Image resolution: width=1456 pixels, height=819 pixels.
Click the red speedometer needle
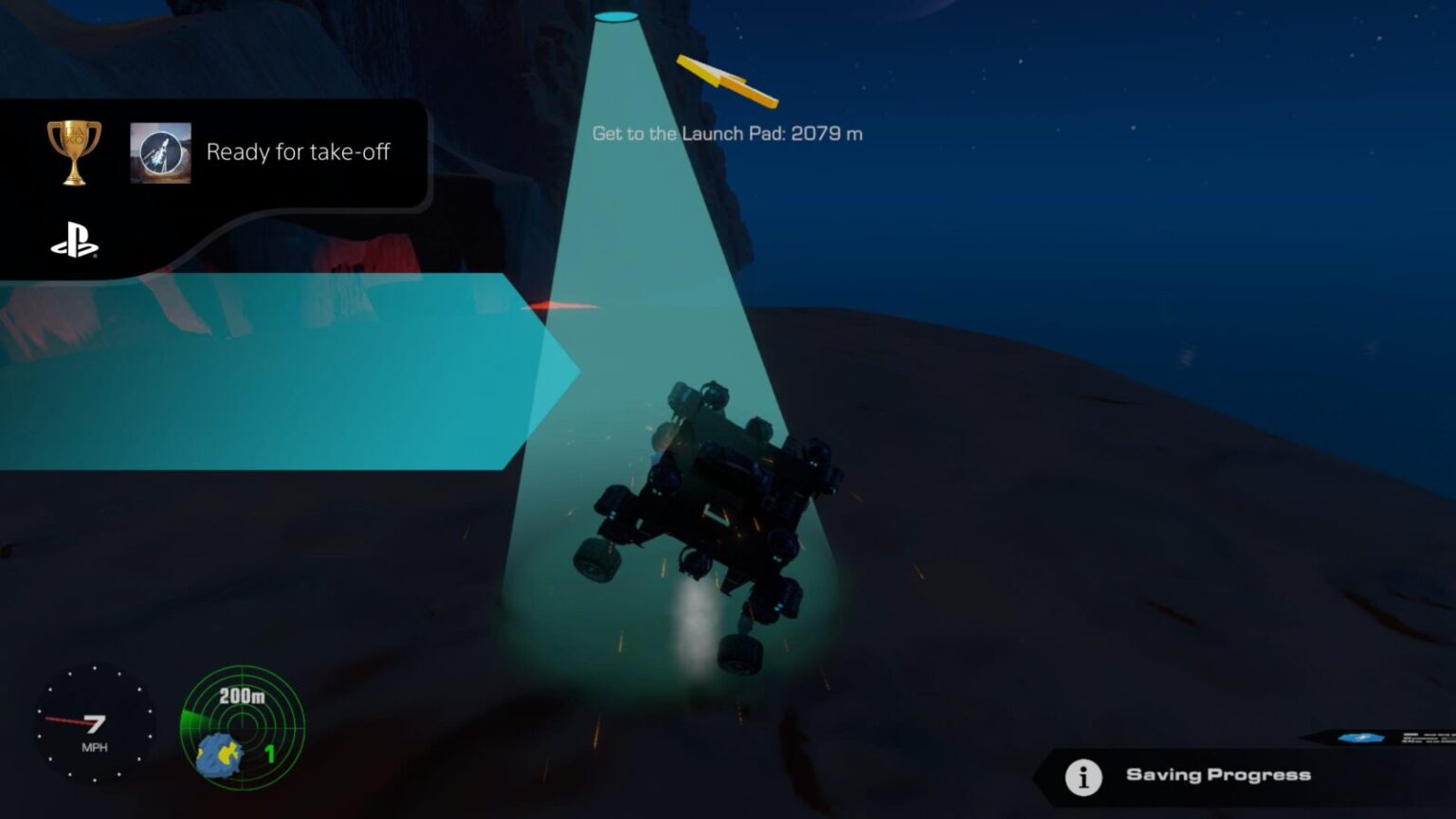[x=64, y=719]
